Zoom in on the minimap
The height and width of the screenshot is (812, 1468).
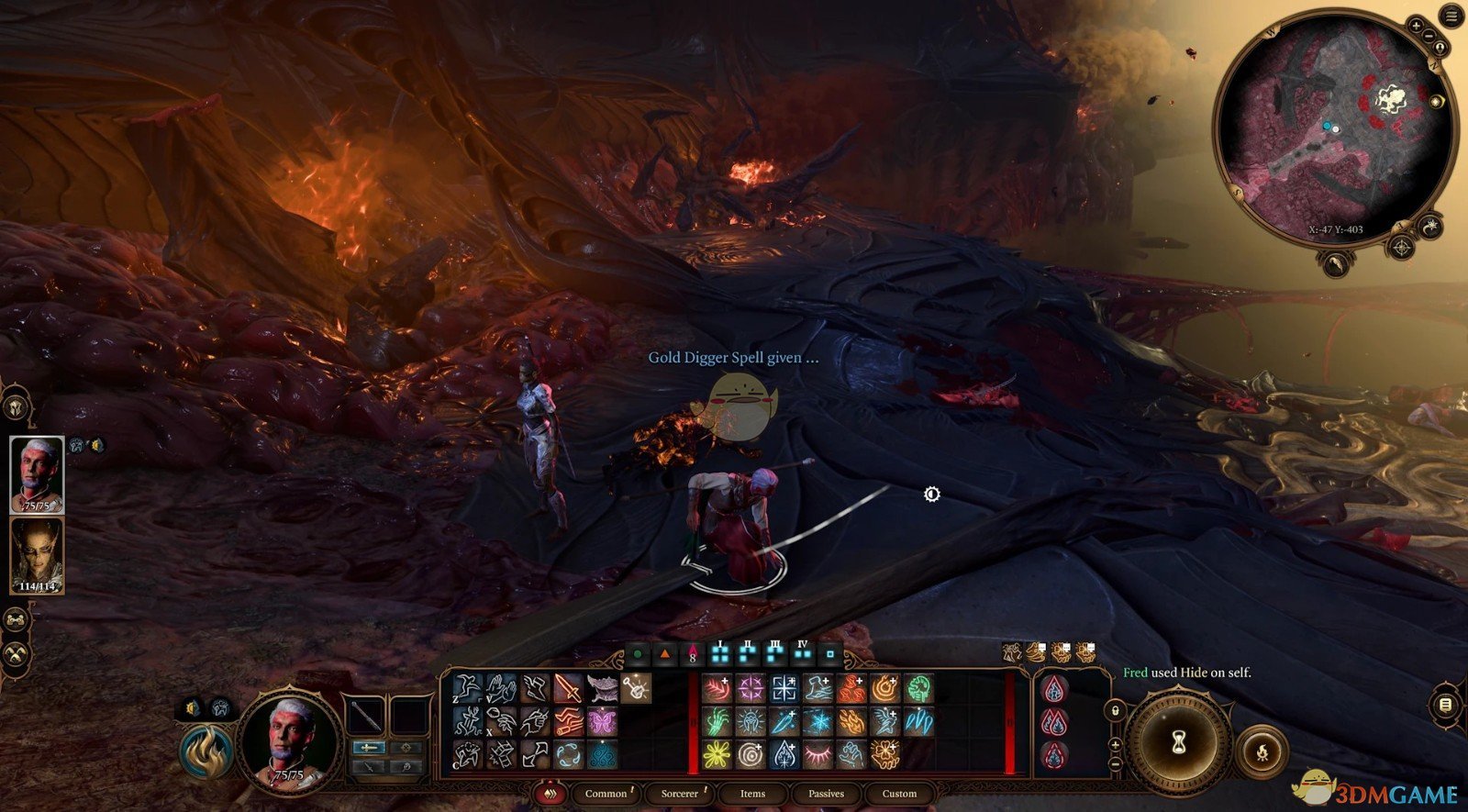(x=1418, y=27)
